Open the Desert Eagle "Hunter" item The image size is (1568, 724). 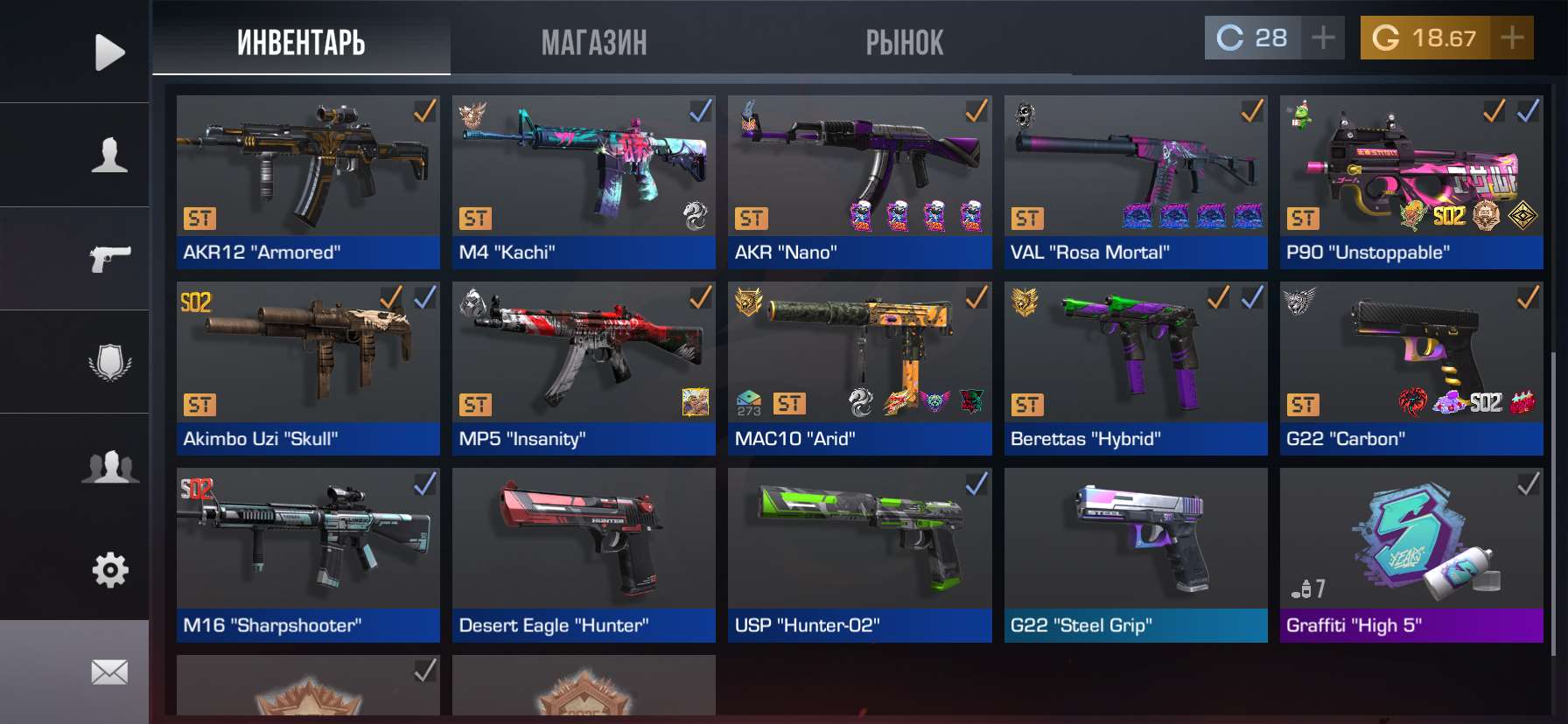point(584,554)
